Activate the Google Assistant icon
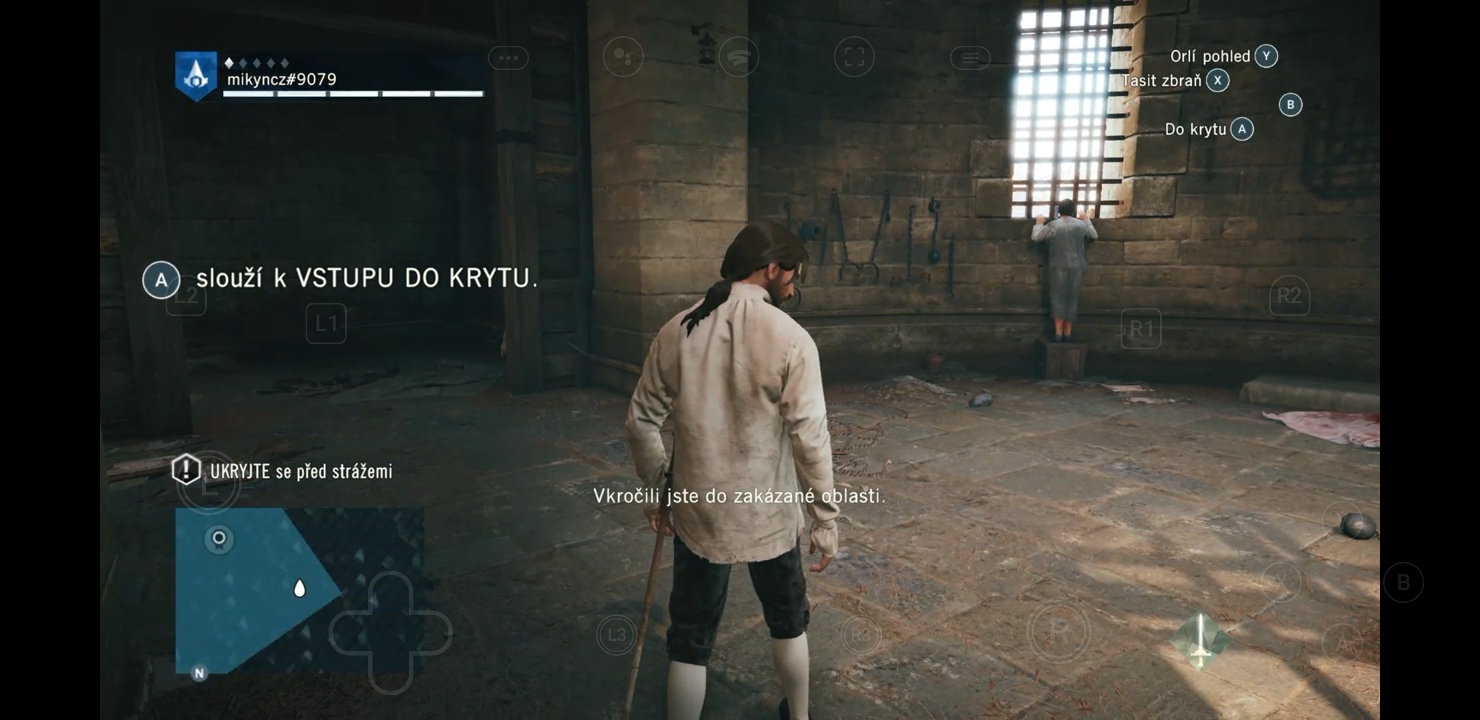The width and height of the screenshot is (1480, 720). pyautogui.click(x=623, y=57)
